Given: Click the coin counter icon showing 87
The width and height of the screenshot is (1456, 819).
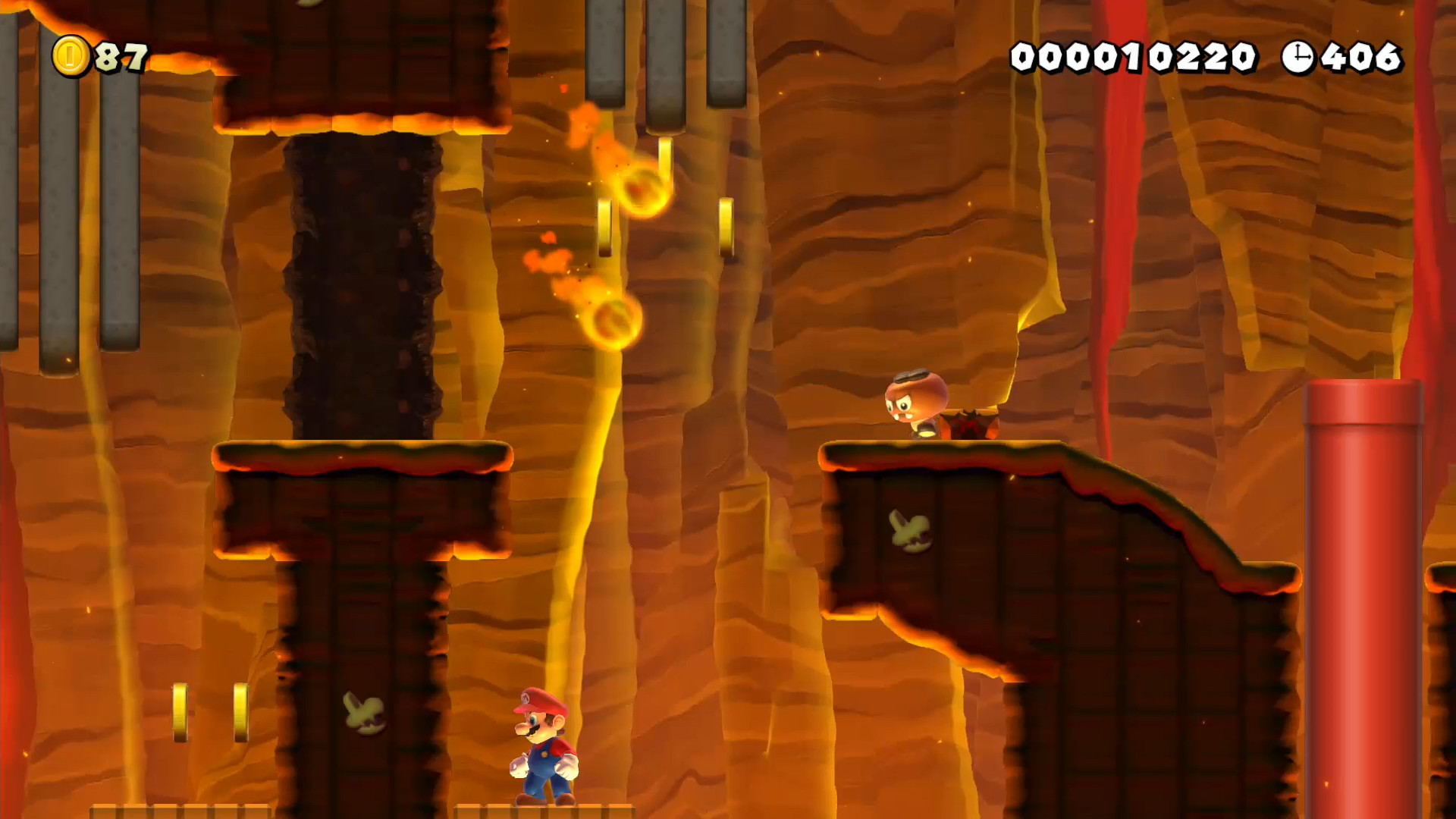Looking at the screenshot, I should [72, 55].
